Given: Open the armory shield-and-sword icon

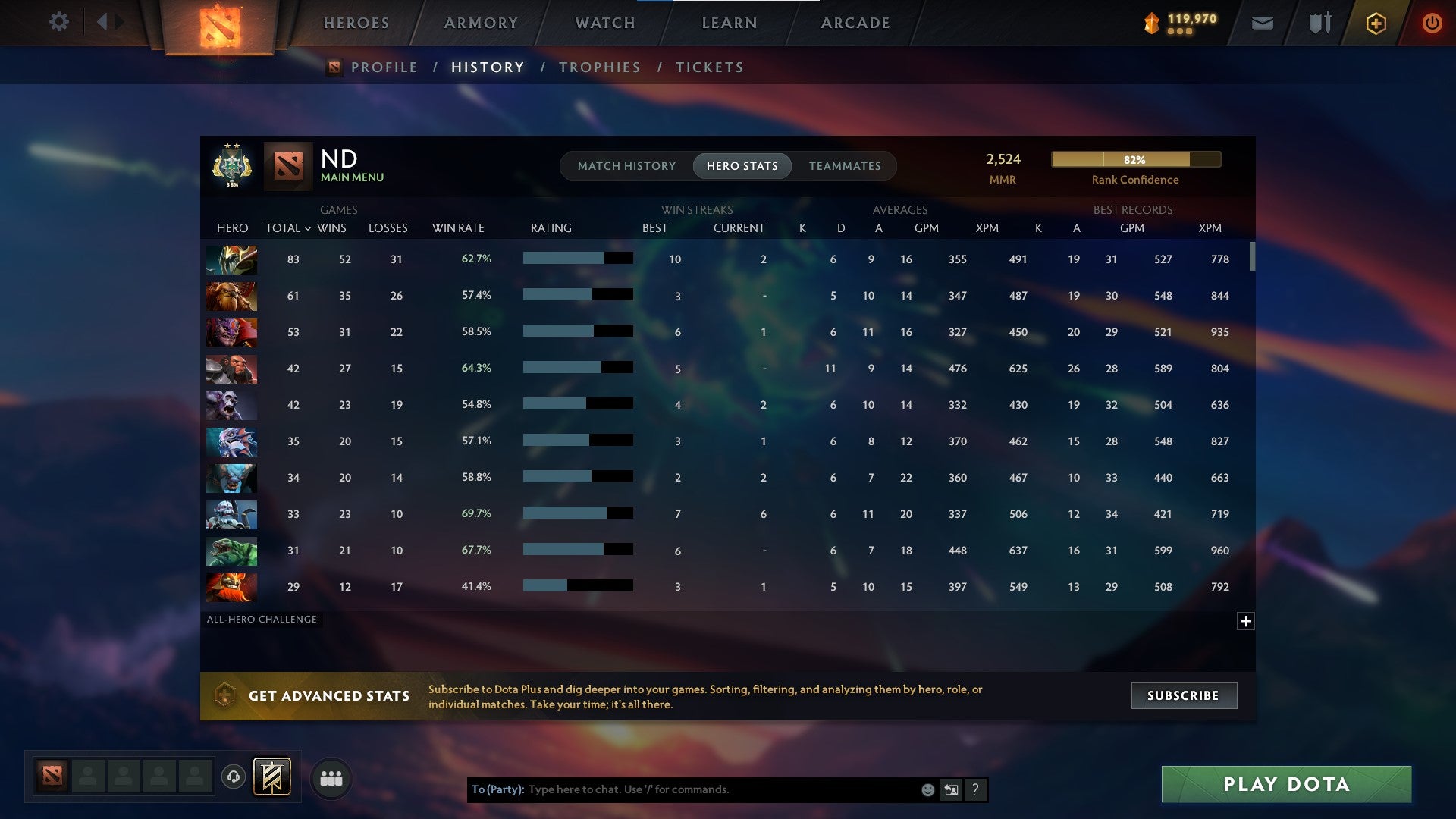Looking at the screenshot, I should (1319, 23).
